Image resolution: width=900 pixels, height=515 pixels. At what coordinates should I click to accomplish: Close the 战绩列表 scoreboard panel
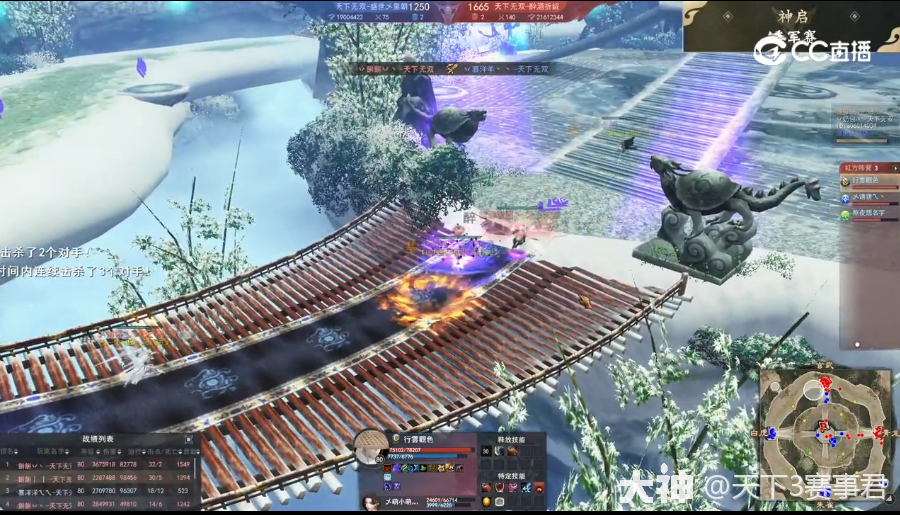pyautogui.click(x=189, y=439)
